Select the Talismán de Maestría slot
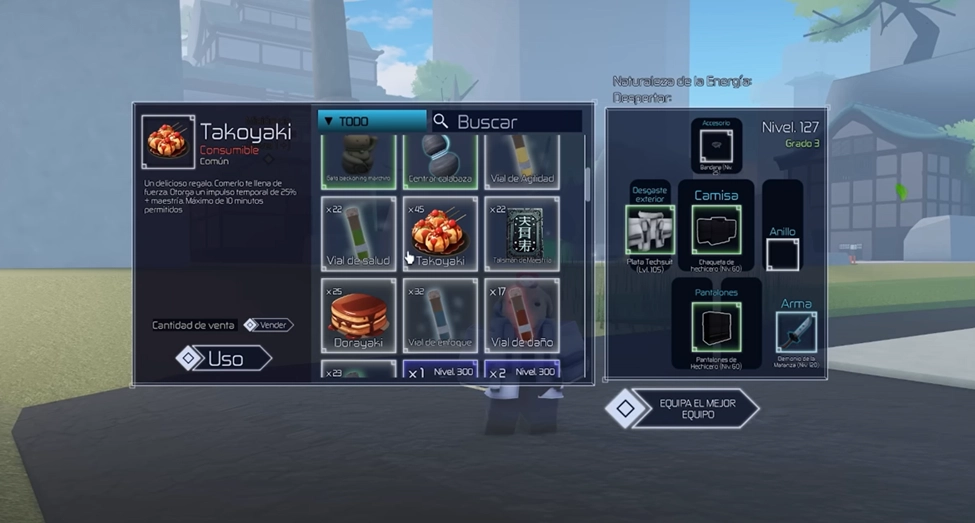 (x=522, y=233)
